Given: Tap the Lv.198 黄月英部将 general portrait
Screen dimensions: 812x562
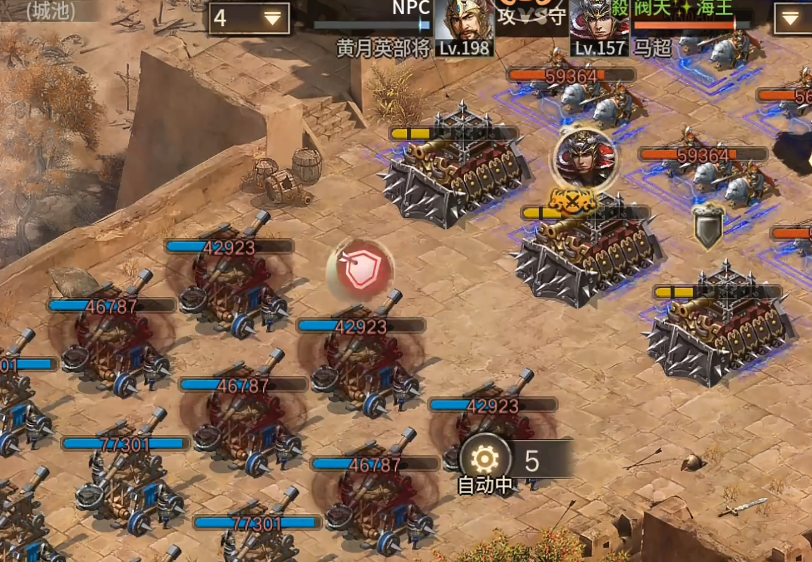Looking at the screenshot, I should (x=465, y=26).
